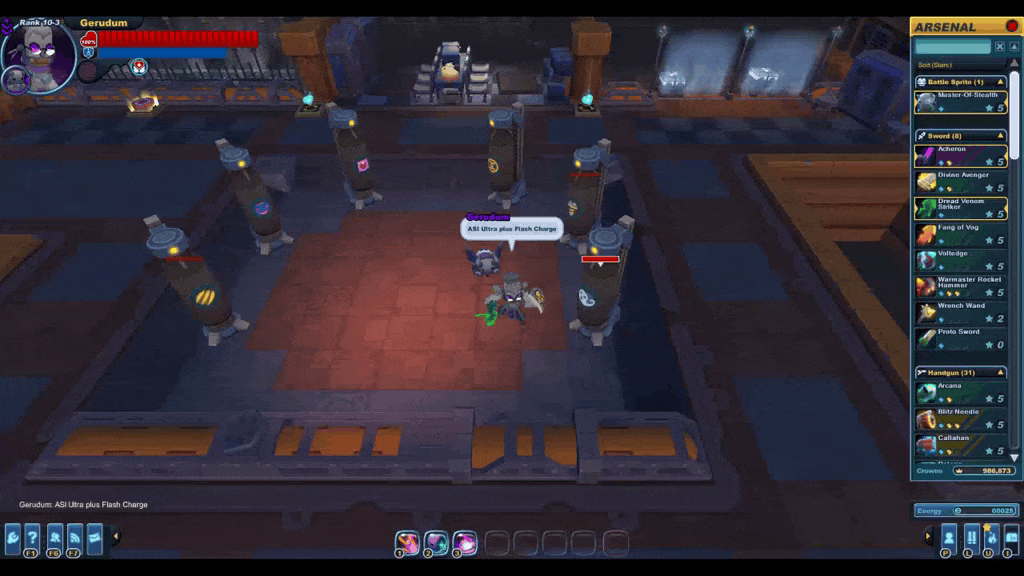The width and height of the screenshot is (1024, 576).
Task: Pick Fang of Vog from Arsenal
Action: [x=960, y=233]
